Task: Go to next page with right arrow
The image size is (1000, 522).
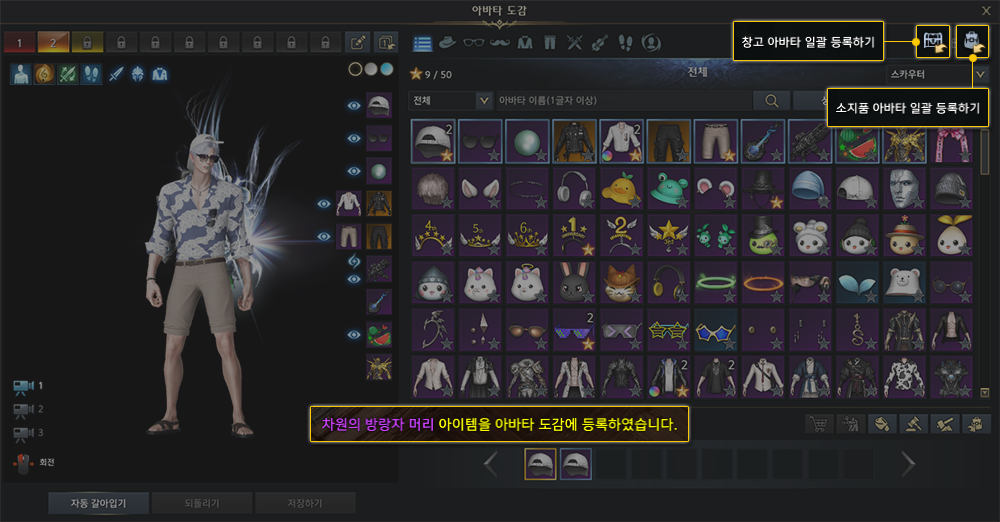Action: pyautogui.click(x=908, y=463)
